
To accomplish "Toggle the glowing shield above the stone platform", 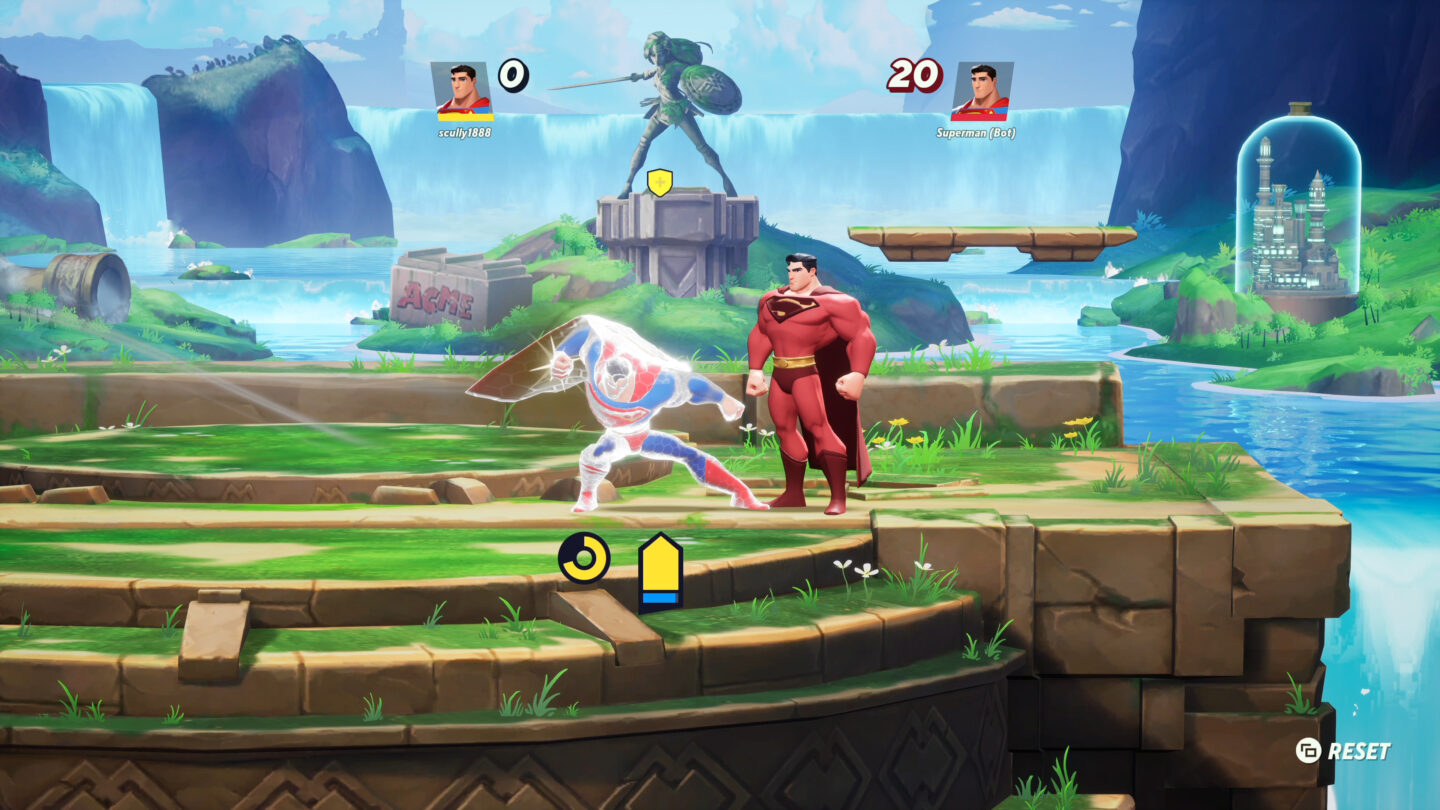I will 659,184.
